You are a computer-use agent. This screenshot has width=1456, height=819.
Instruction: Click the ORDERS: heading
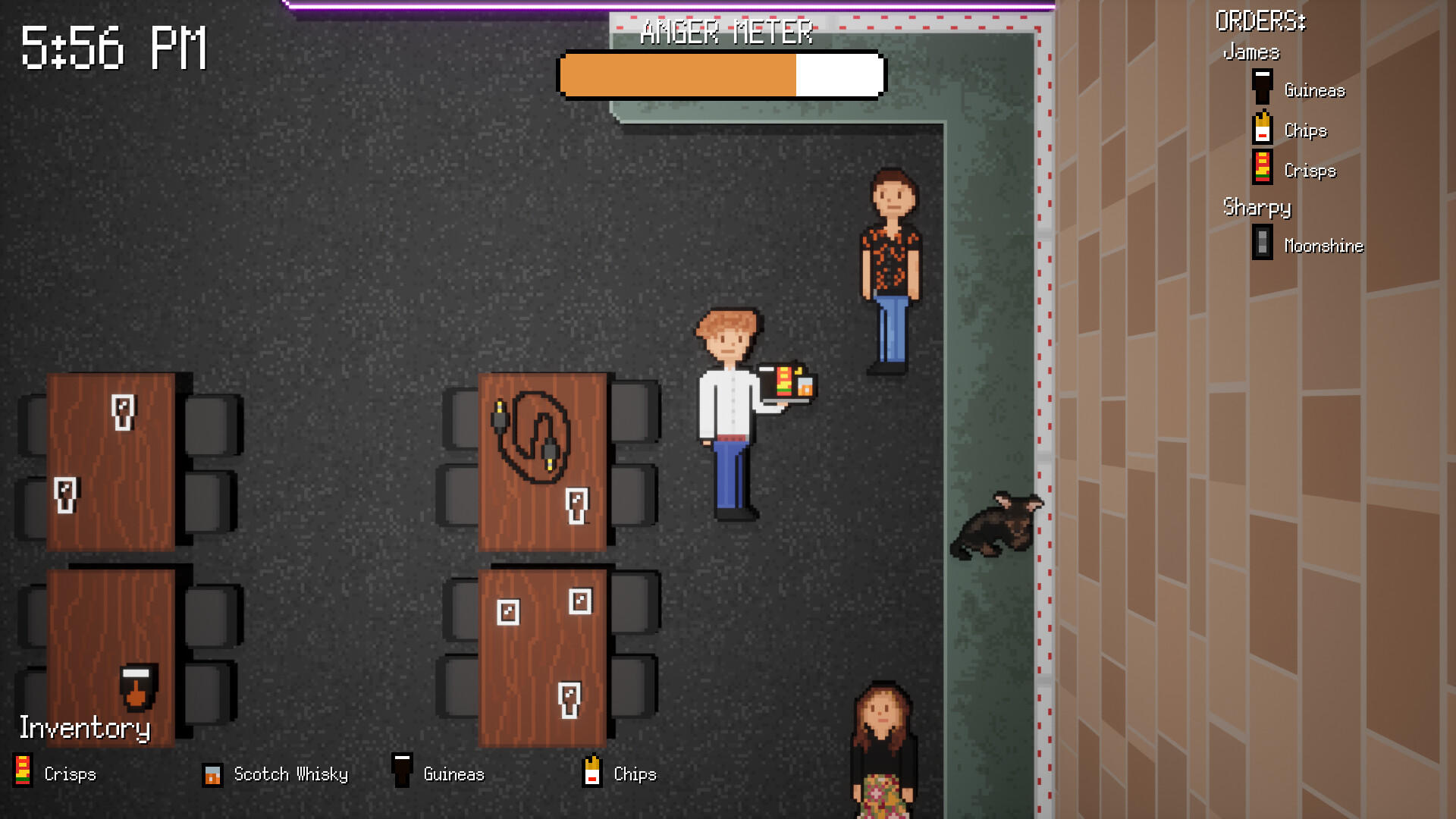[x=1260, y=19]
